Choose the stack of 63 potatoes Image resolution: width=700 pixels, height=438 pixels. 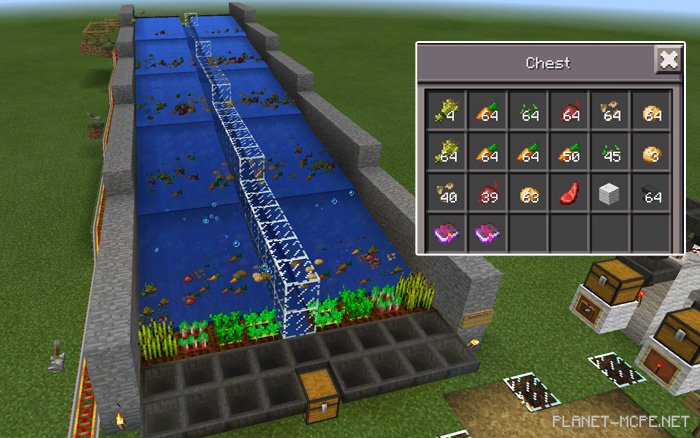(x=527, y=194)
